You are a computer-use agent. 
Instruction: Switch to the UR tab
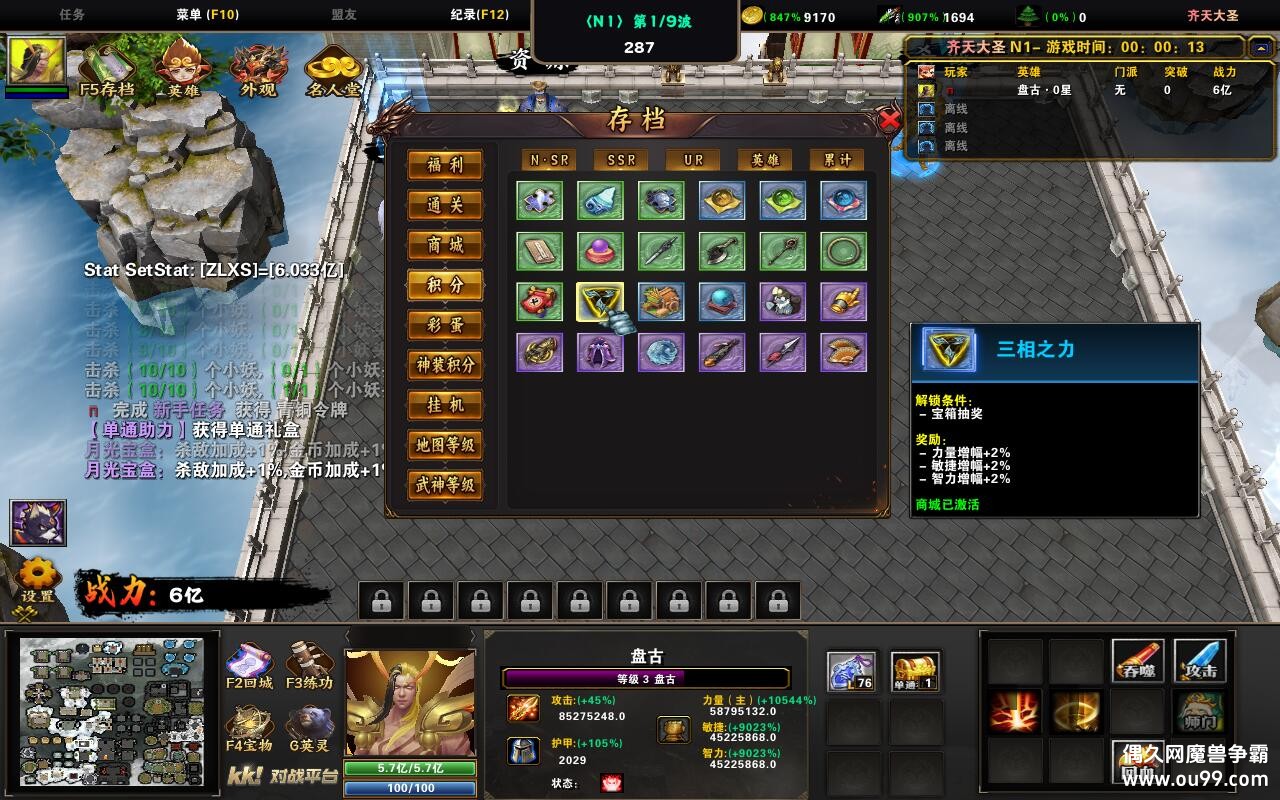click(693, 160)
